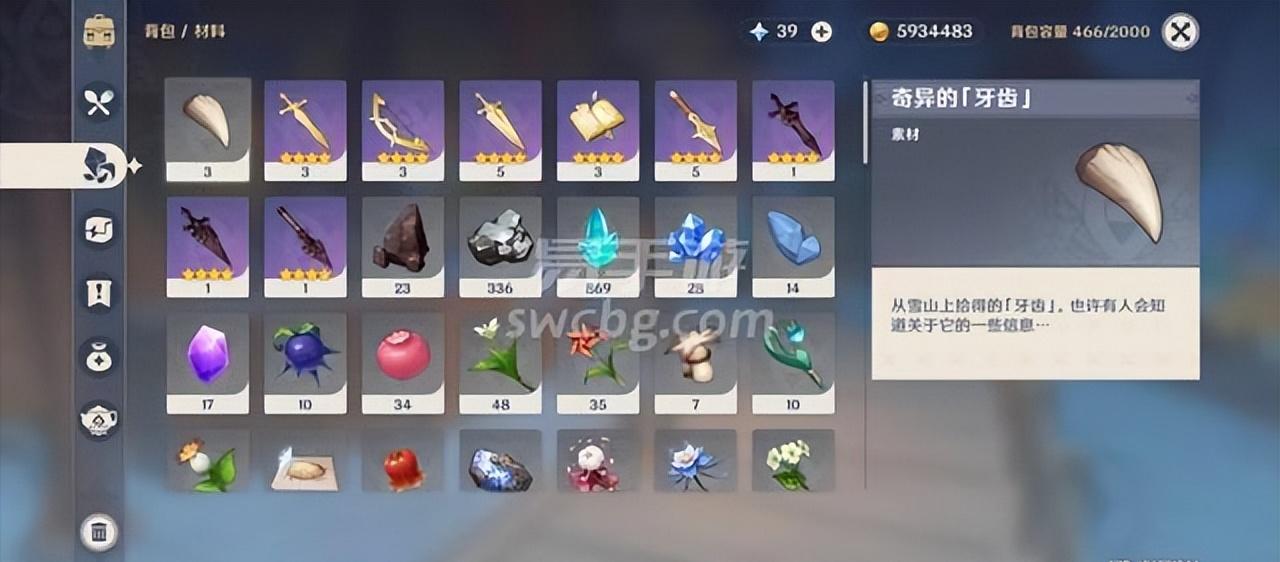Select the crystal chunk stack of 869
Image resolution: width=1280 pixels, height=562 pixels.
point(598,246)
